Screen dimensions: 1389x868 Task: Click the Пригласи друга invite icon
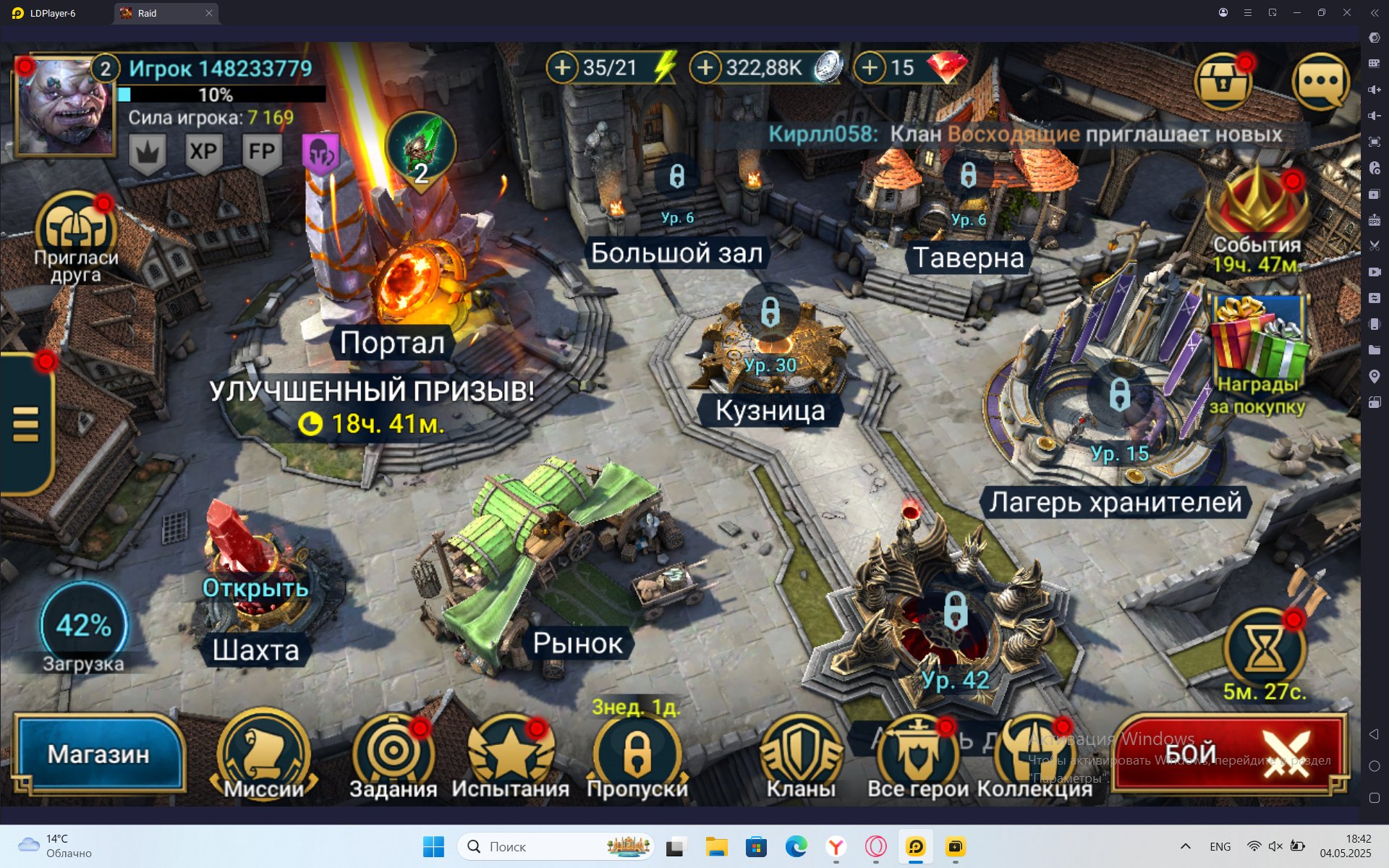pyautogui.click(x=75, y=228)
